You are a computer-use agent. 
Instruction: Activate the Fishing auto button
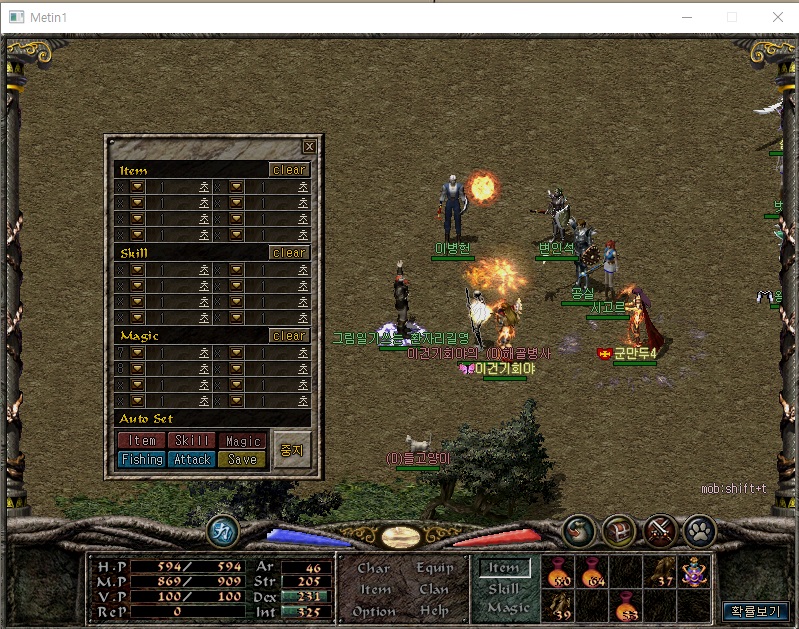coord(142,460)
